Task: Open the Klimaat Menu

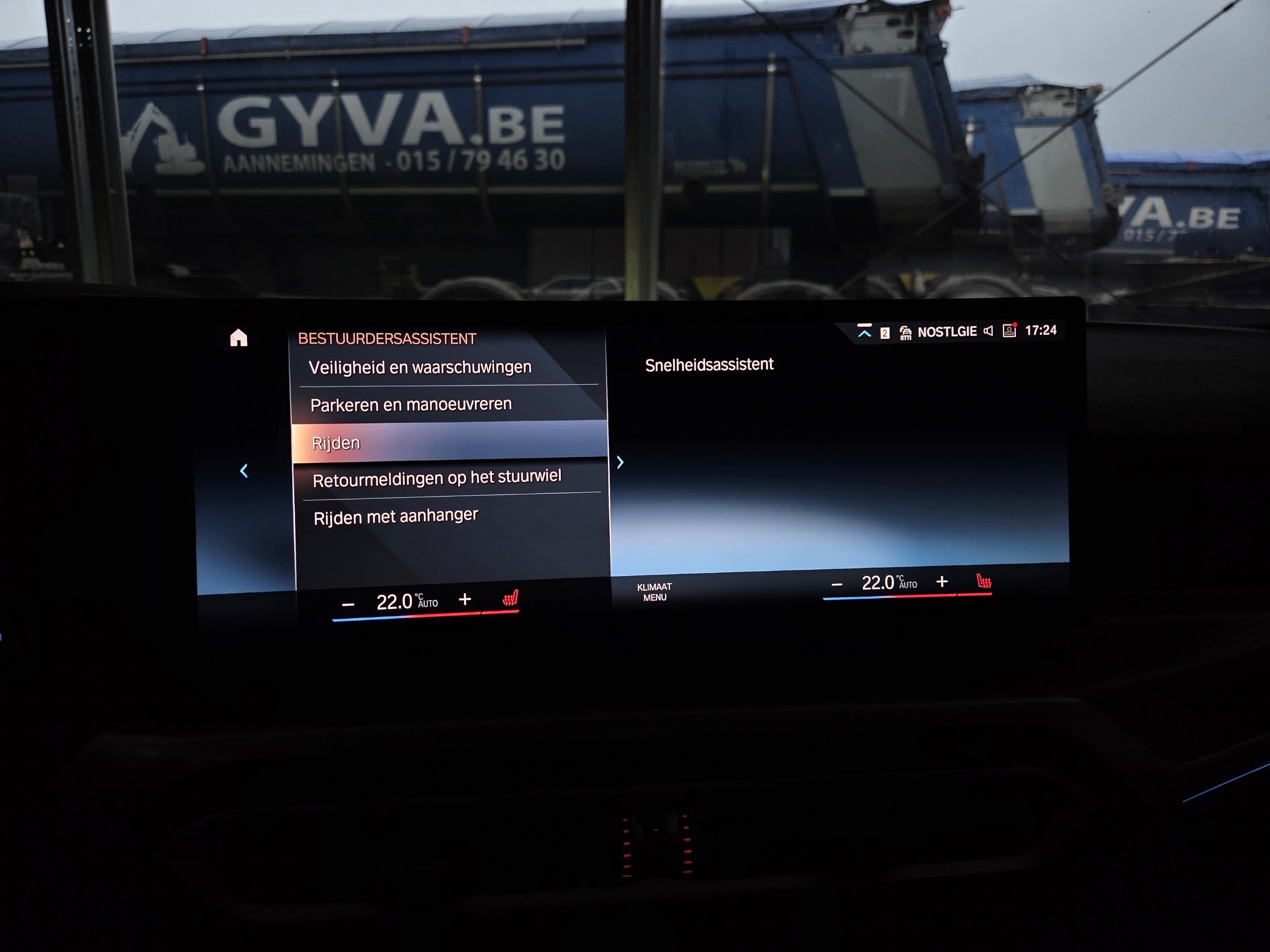Action: click(x=654, y=592)
